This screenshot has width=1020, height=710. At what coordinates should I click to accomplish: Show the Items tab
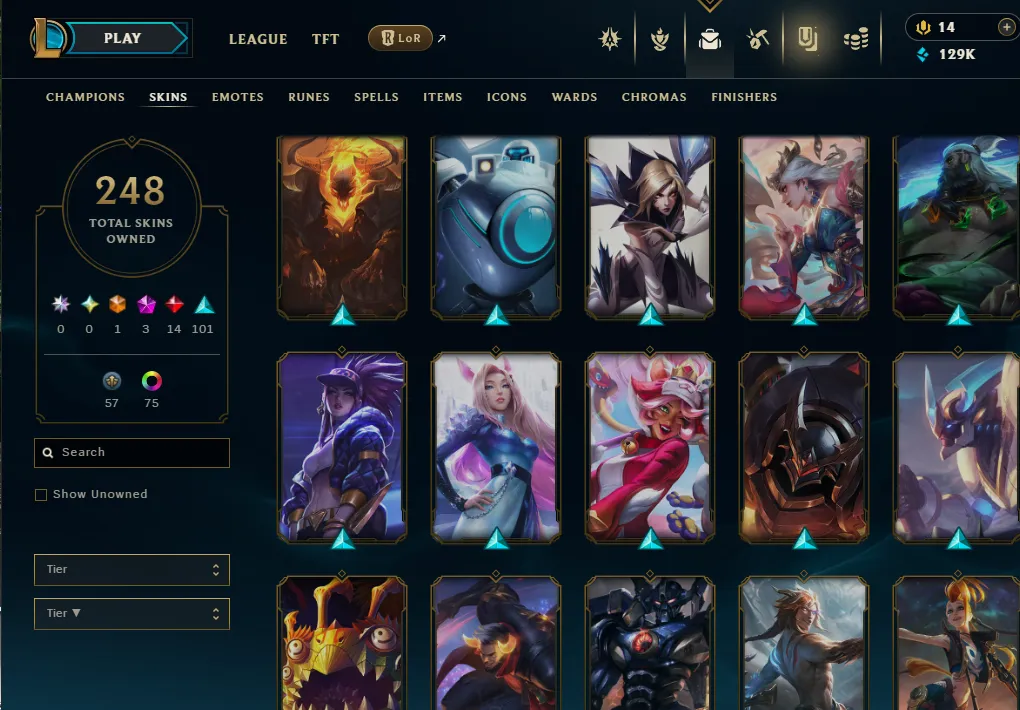(x=442, y=97)
